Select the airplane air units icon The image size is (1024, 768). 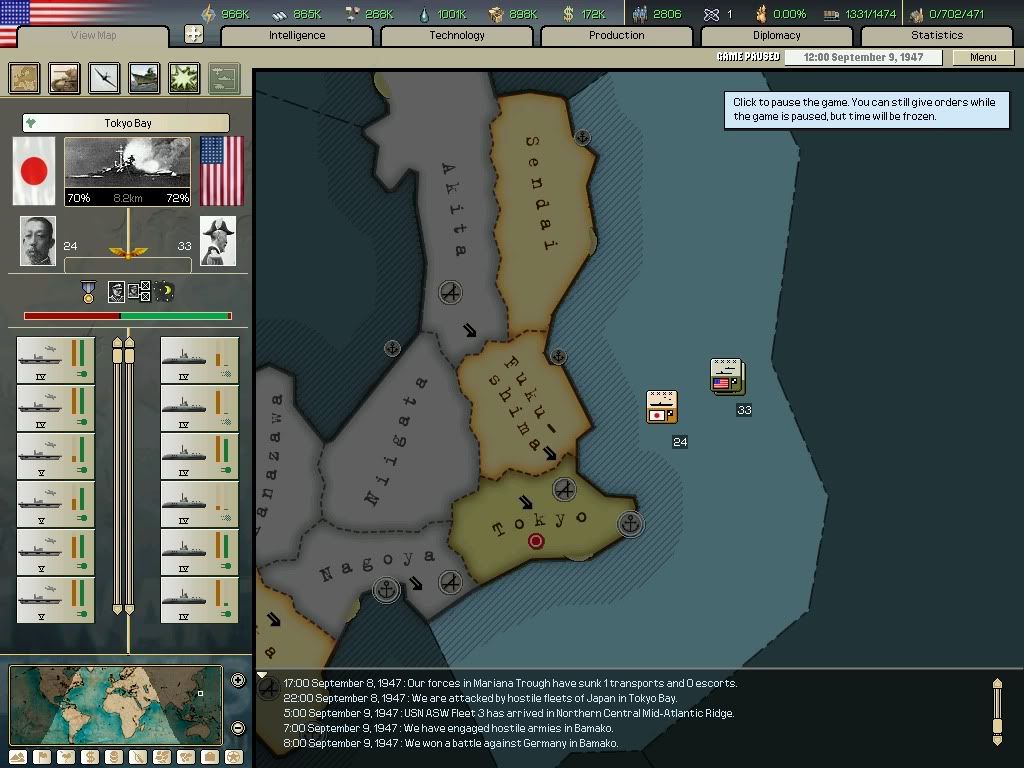click(x=104, y=78)
